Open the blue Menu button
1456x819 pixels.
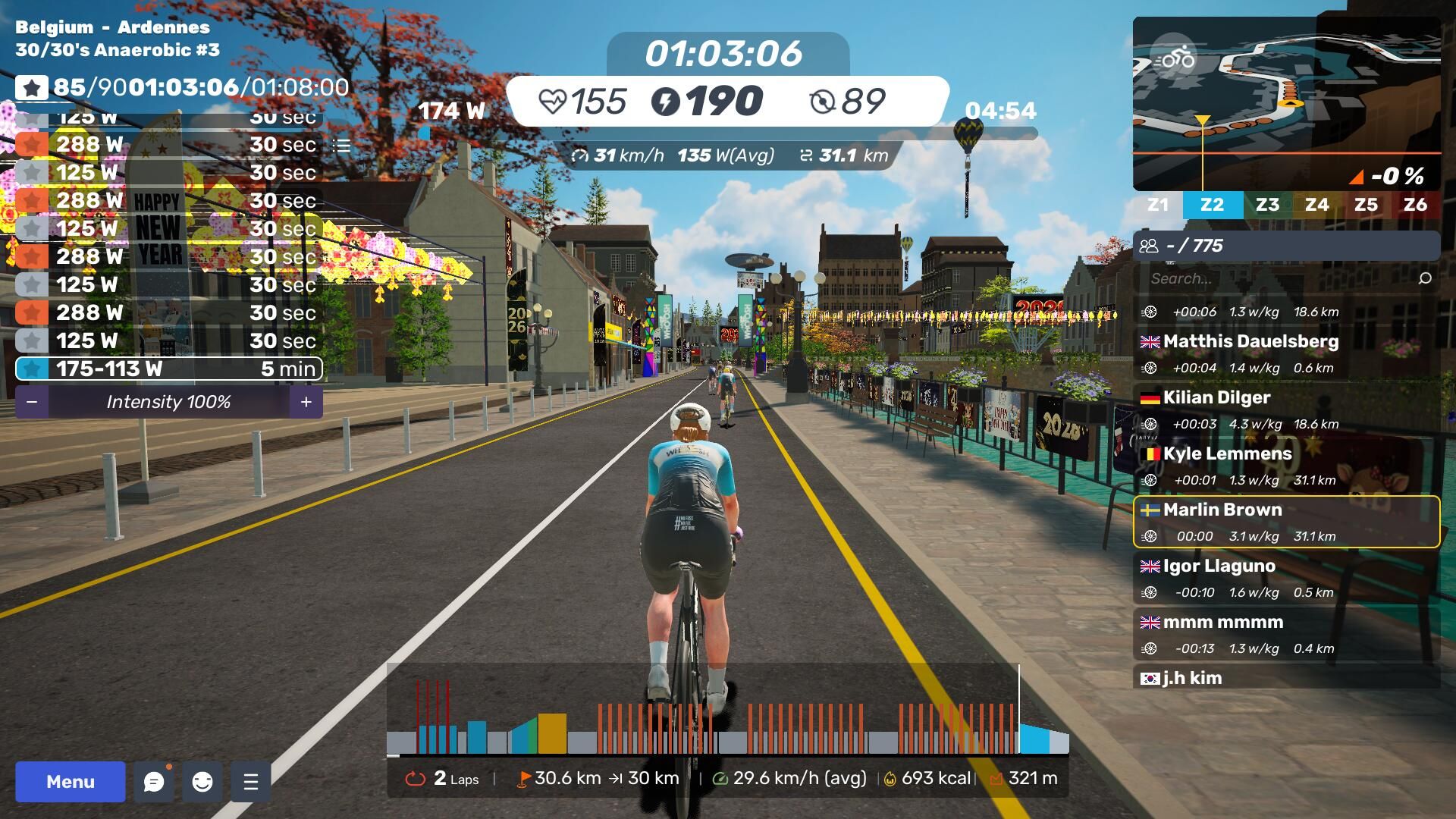71,782
